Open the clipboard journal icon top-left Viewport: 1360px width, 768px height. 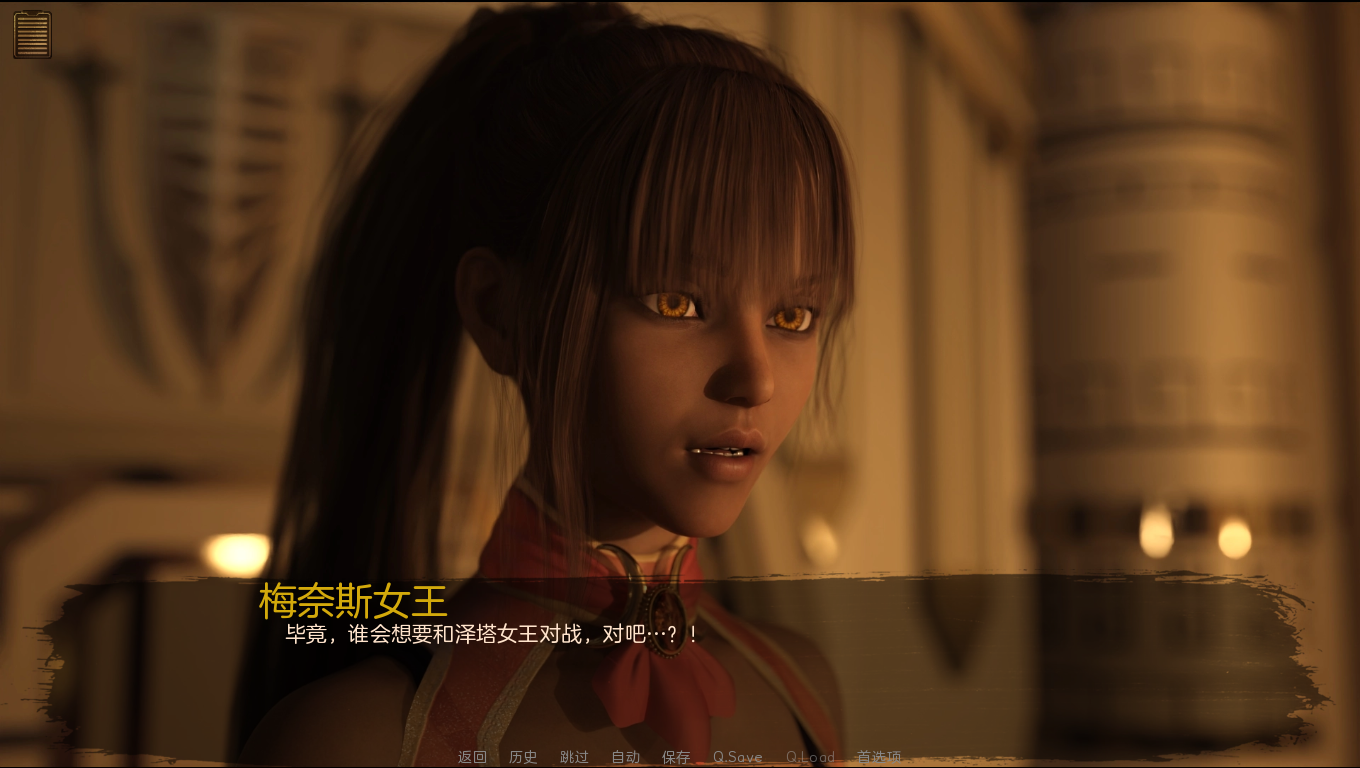pyautogui.click(x=31, y=34)
